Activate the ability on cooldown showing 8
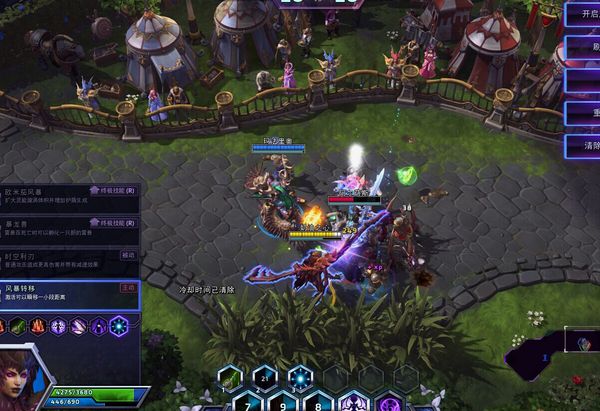This screenshot has width=600, height=411. 318,402
